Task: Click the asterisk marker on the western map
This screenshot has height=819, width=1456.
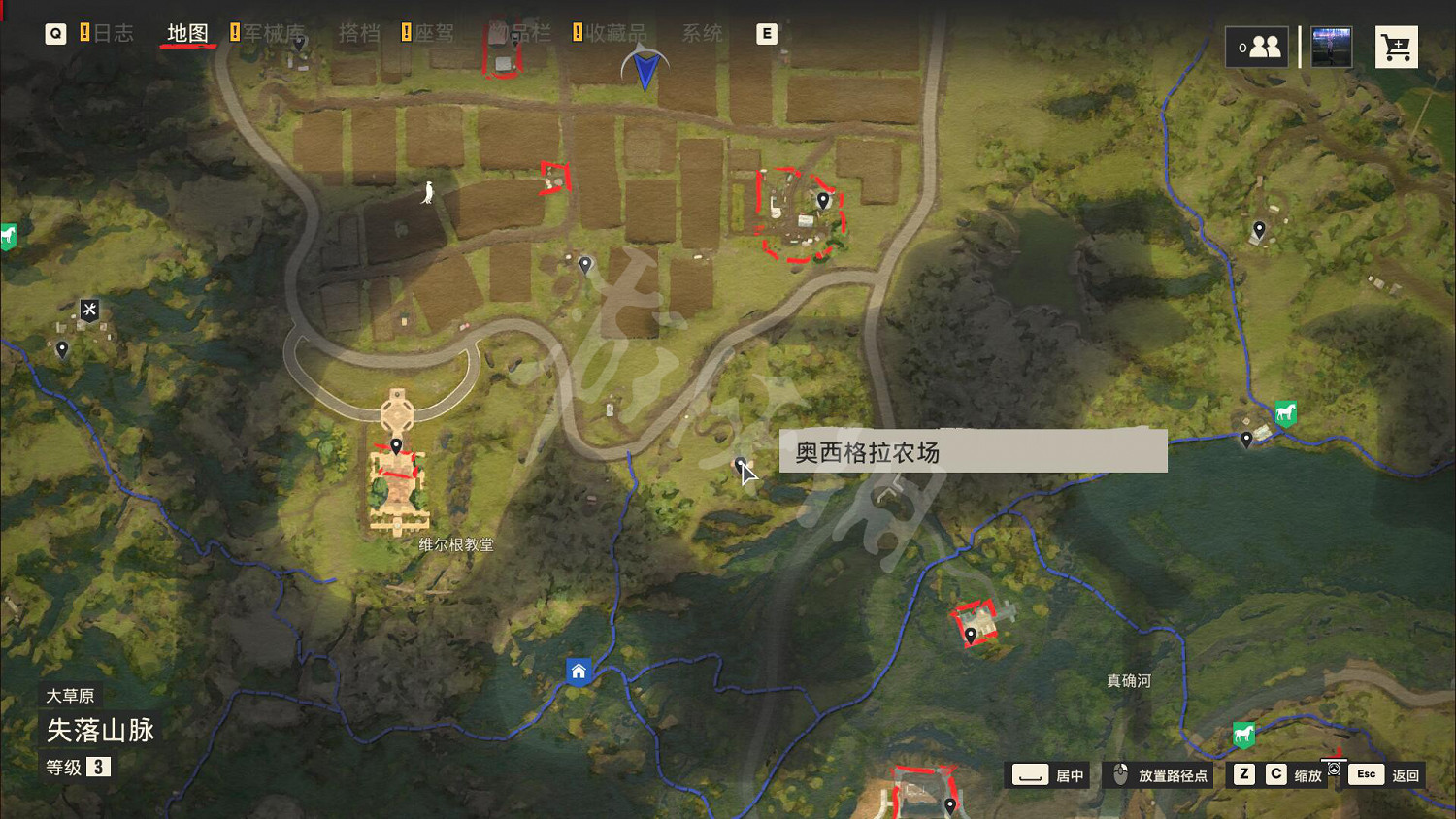Action: [x=88, y=309]
